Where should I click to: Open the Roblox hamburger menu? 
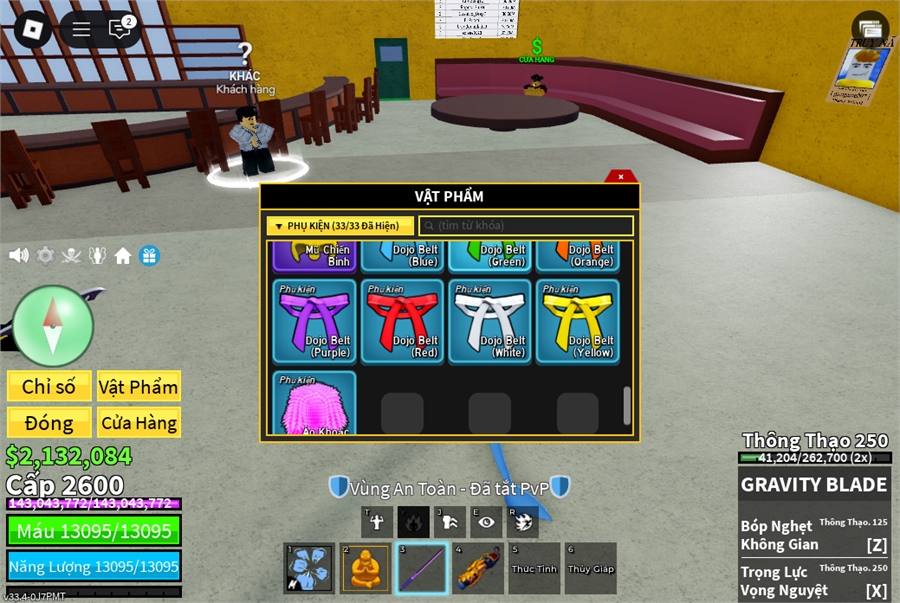coord(81,29)
